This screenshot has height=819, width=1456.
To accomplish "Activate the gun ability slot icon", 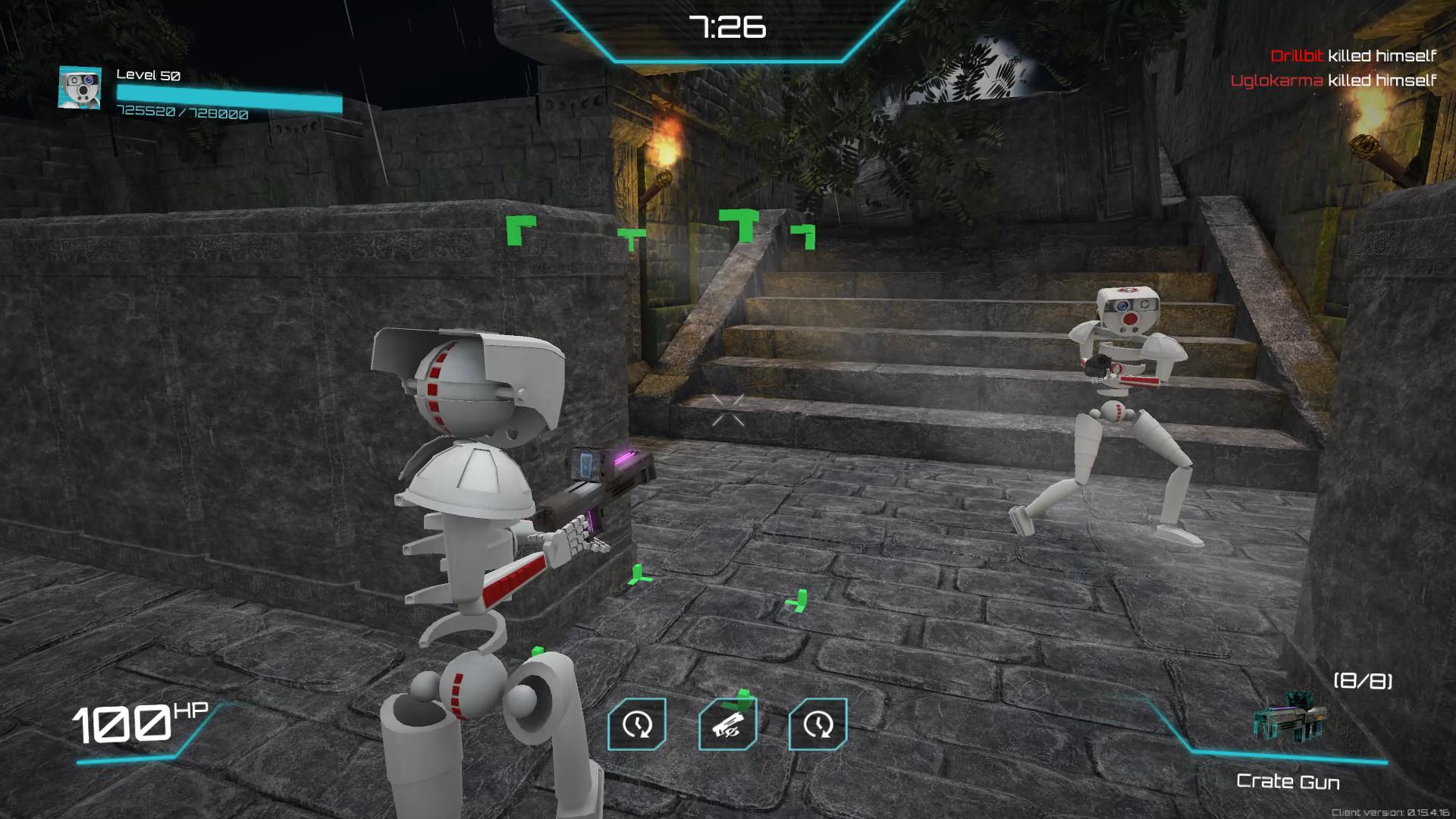I will pos(727,724).
